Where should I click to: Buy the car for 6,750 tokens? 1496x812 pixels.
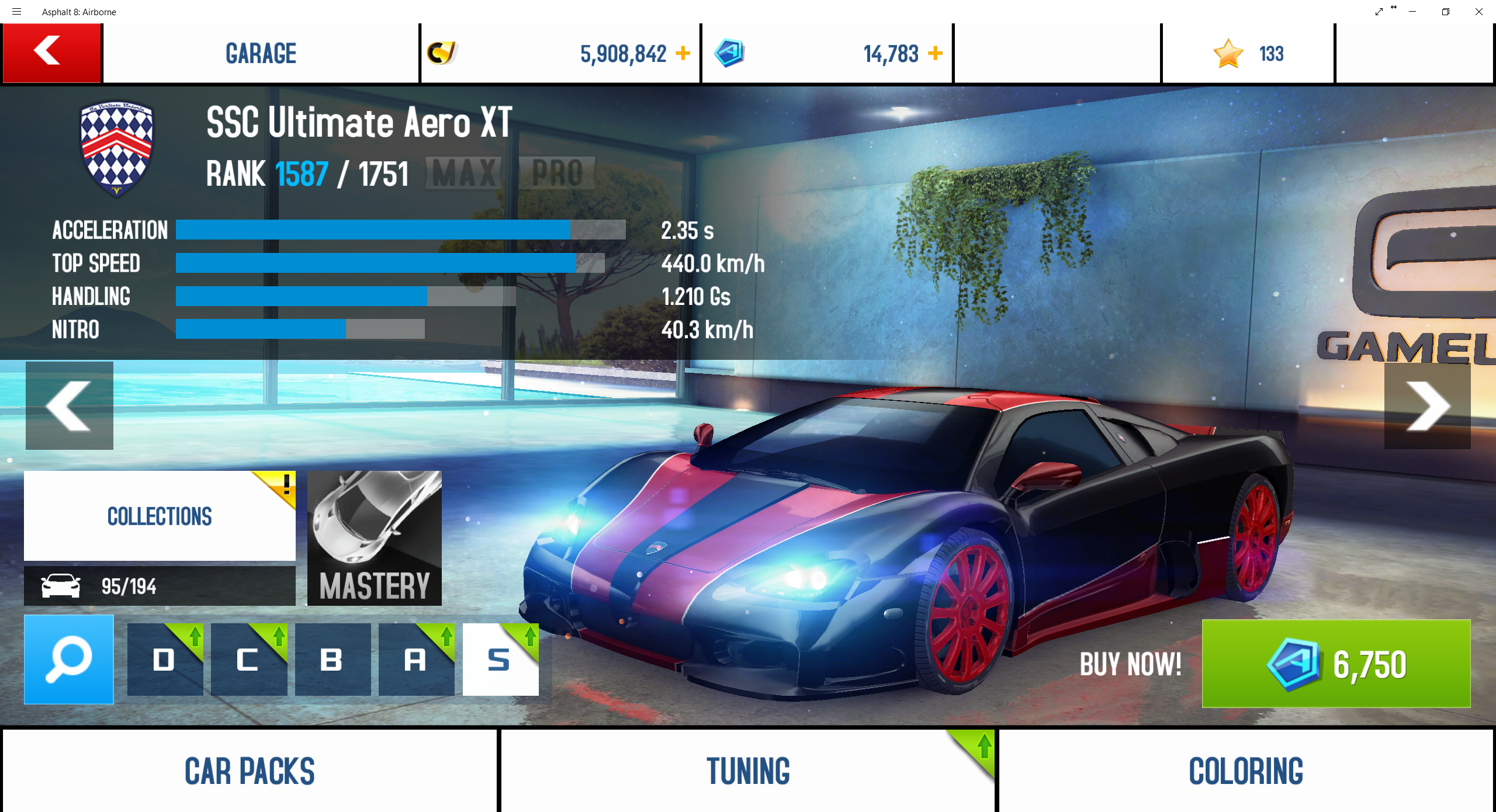pyautogui.click(x=1336, y=664)
